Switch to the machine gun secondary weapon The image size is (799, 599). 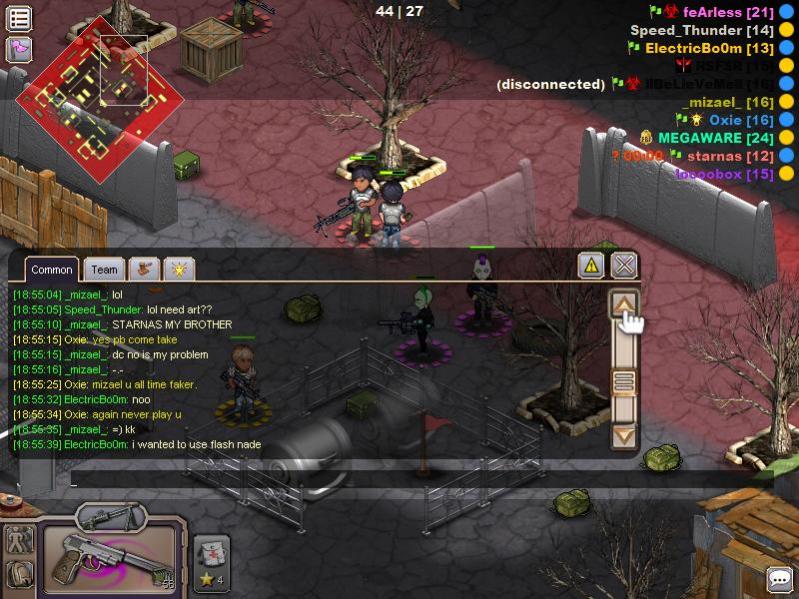109,516
